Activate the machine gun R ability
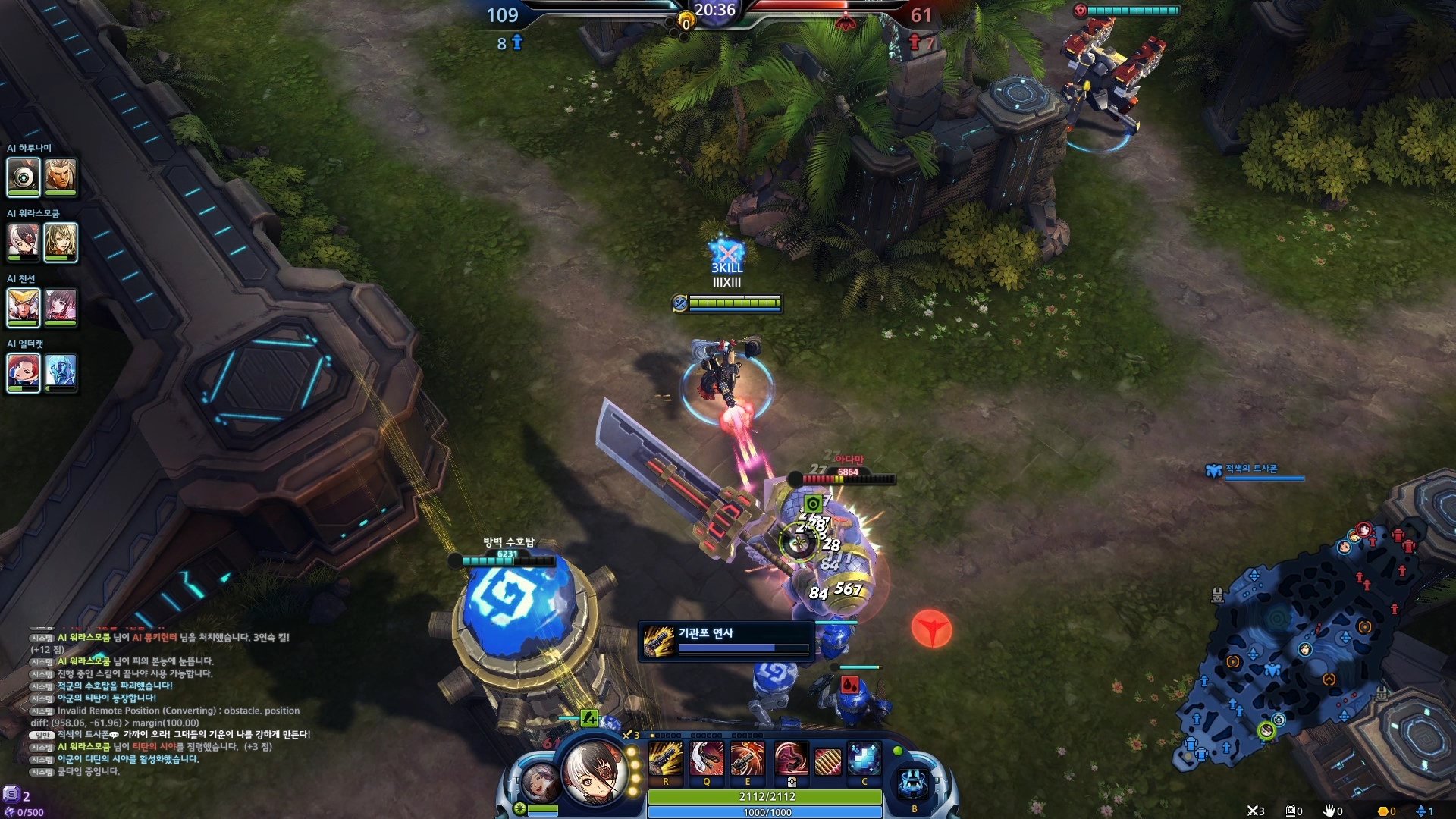The height and width of the screenshot is (819, 1456). click(x=665, y=758)
